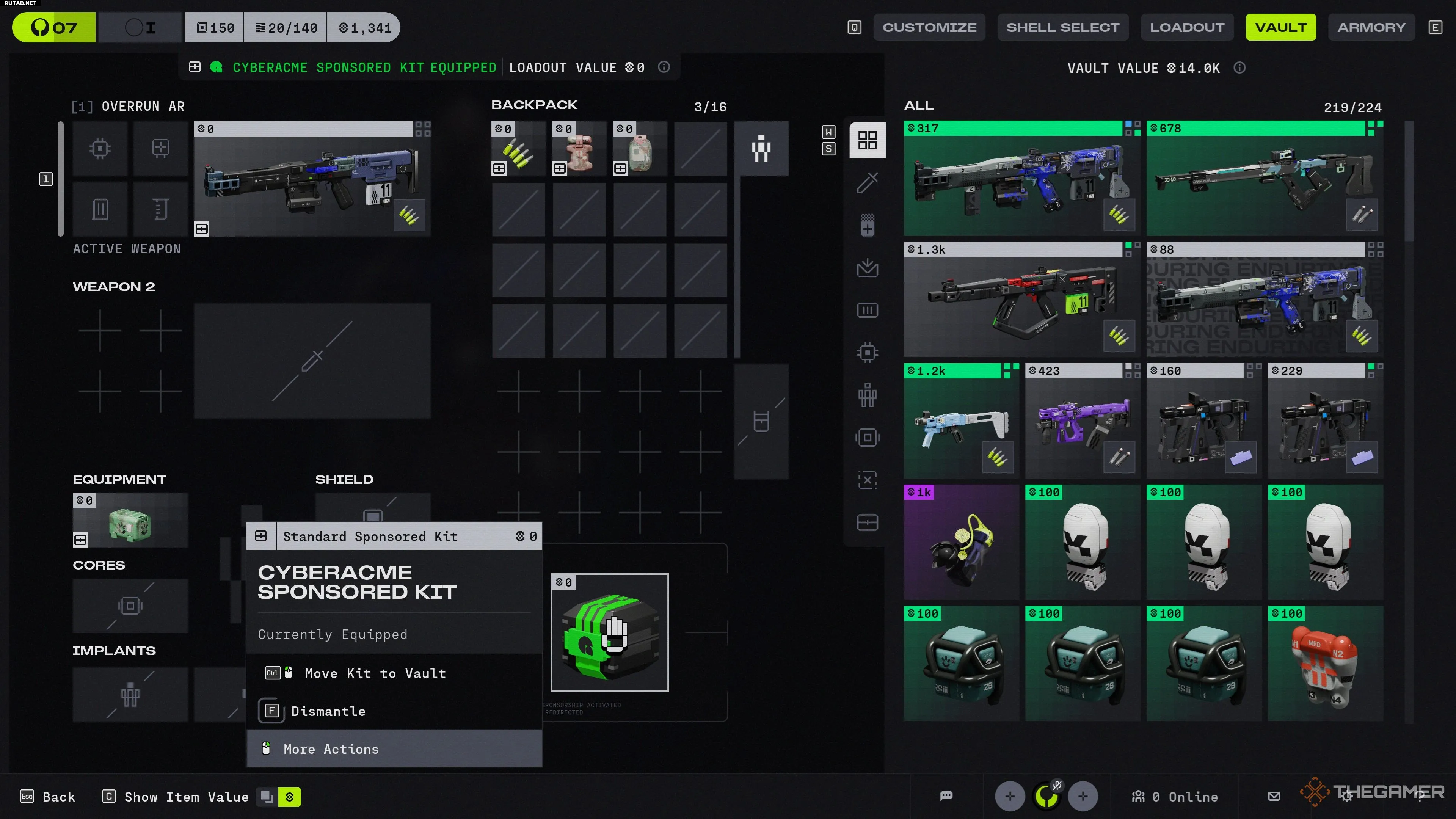The width and height of the screenshot is (1456, 819).
Task: Switch to Shell Select tab
Action: click(x=1062, y=27)
